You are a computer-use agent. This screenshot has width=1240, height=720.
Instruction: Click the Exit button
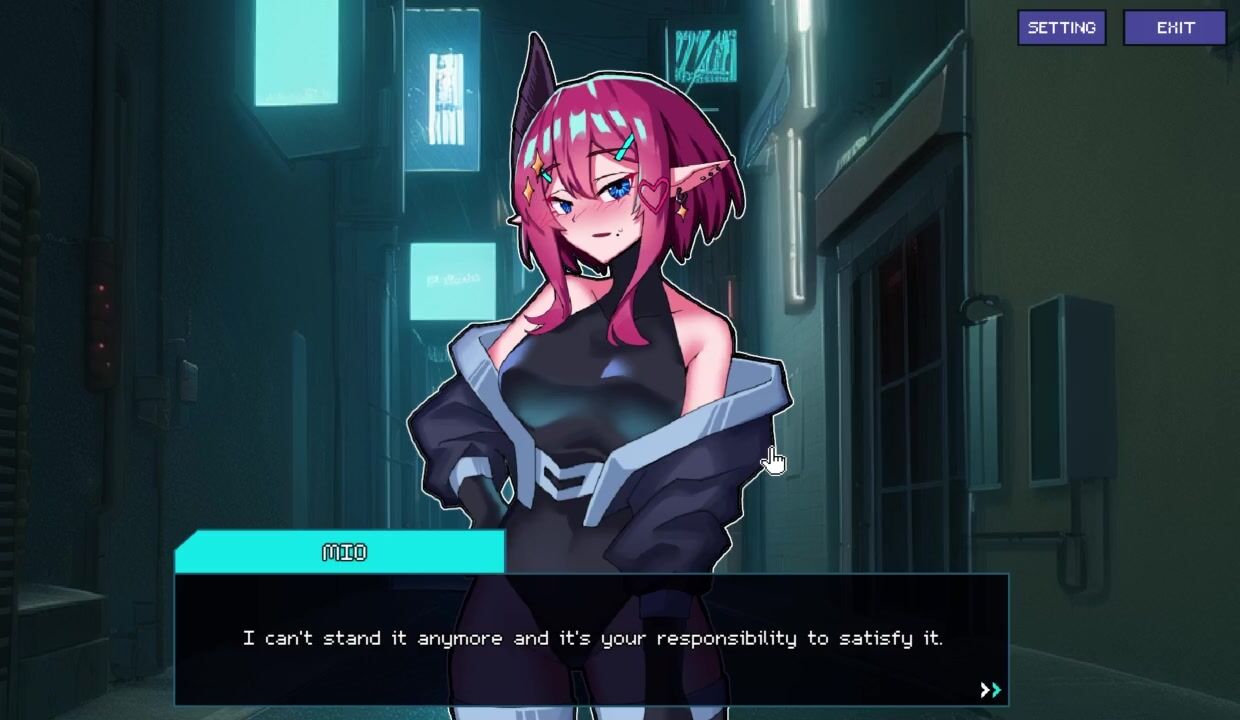[1175, 28]
